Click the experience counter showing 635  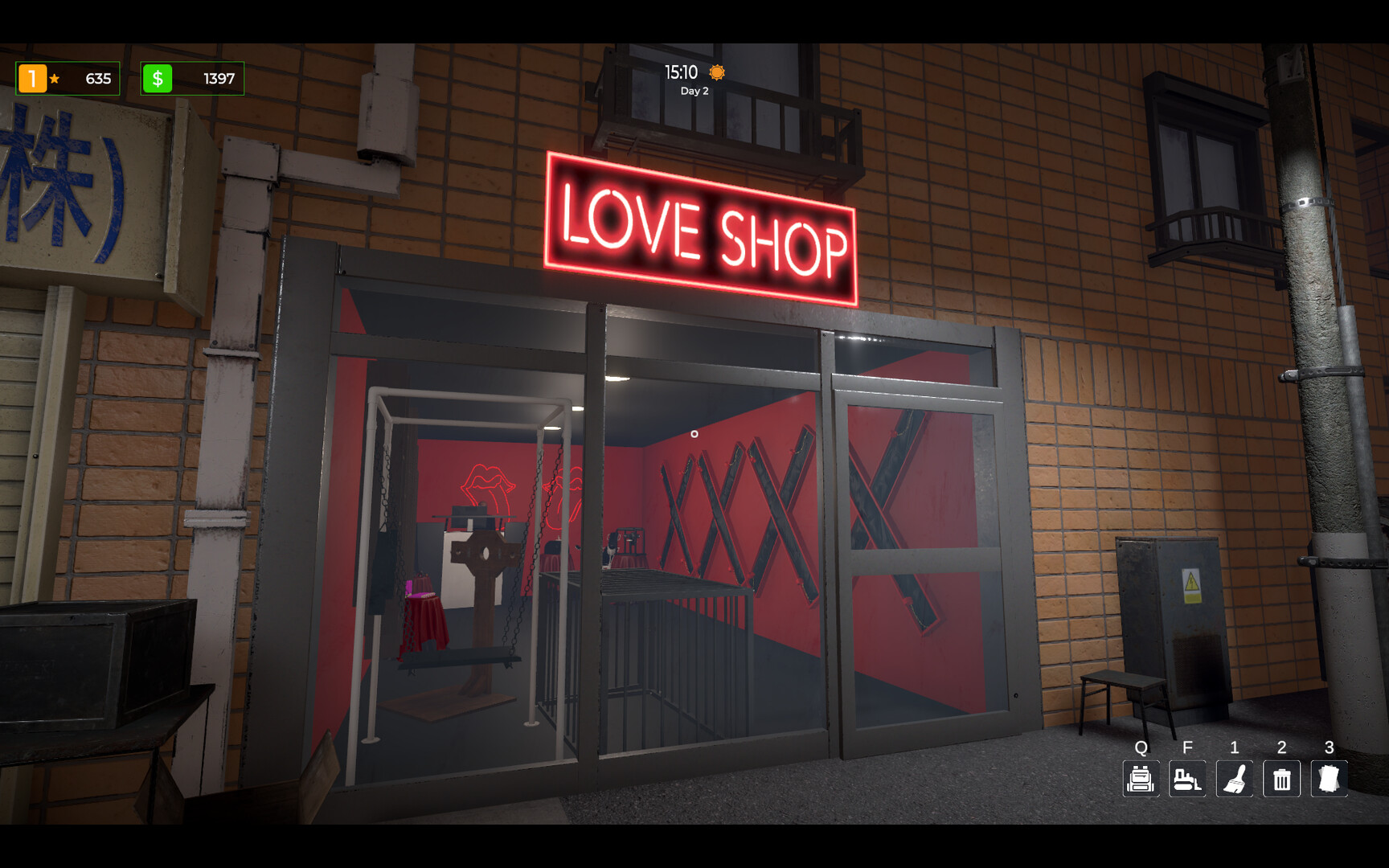point(96,79)
